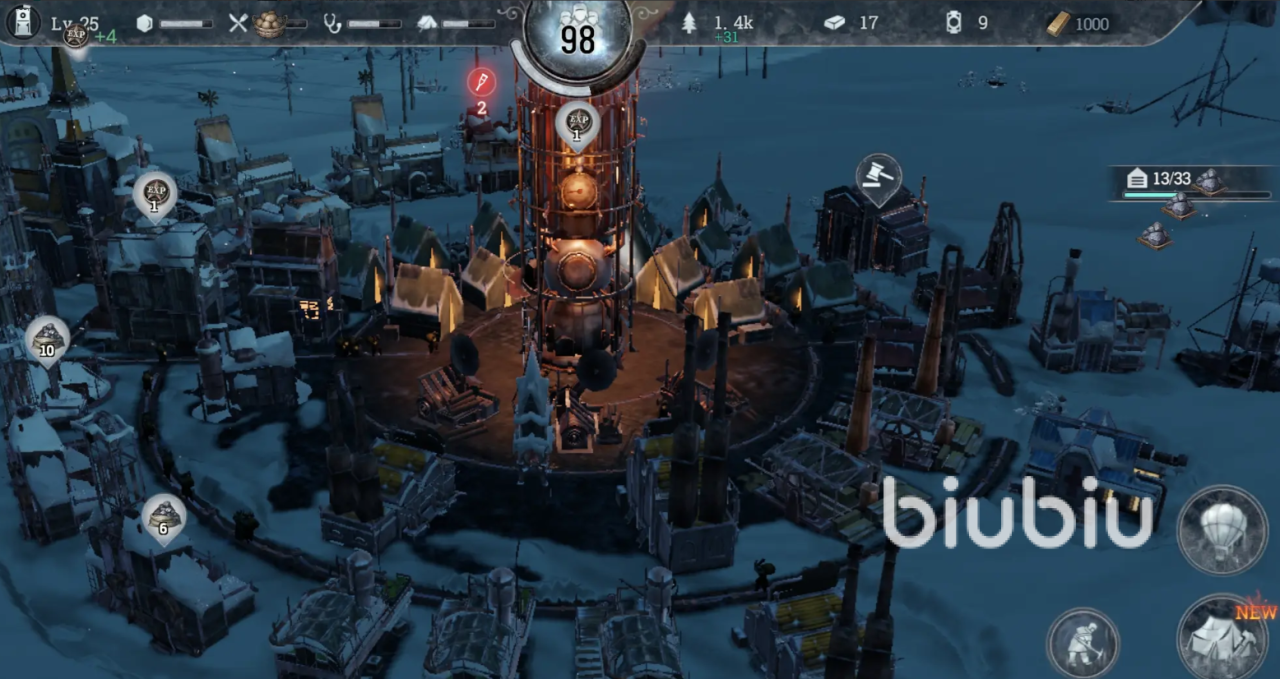Collect the EXP badge below the level indicator
Screen dimensions: 1280x679
pos(75,36)
